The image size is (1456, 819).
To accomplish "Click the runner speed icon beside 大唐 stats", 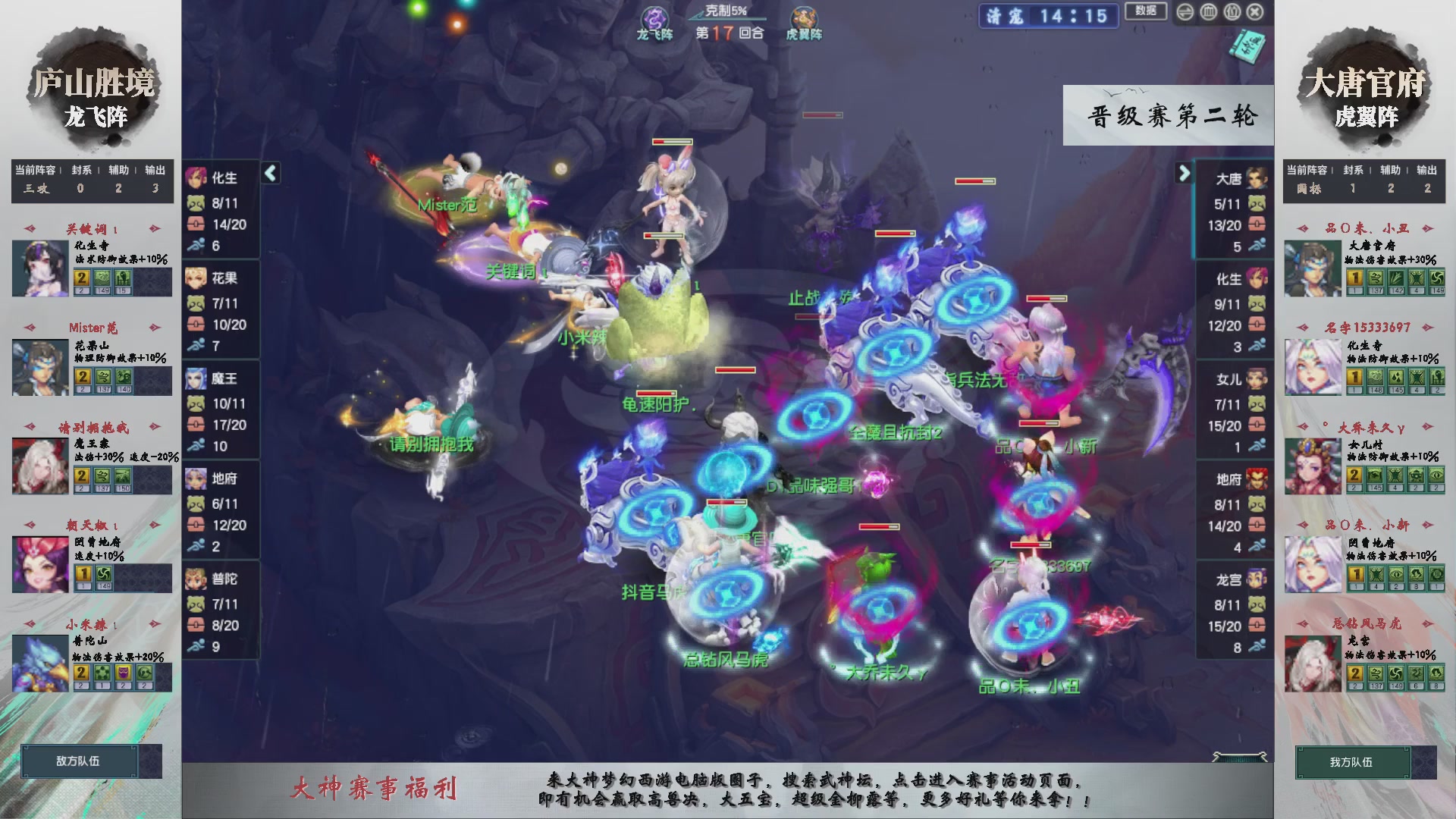I will [x=1257, y=246].
